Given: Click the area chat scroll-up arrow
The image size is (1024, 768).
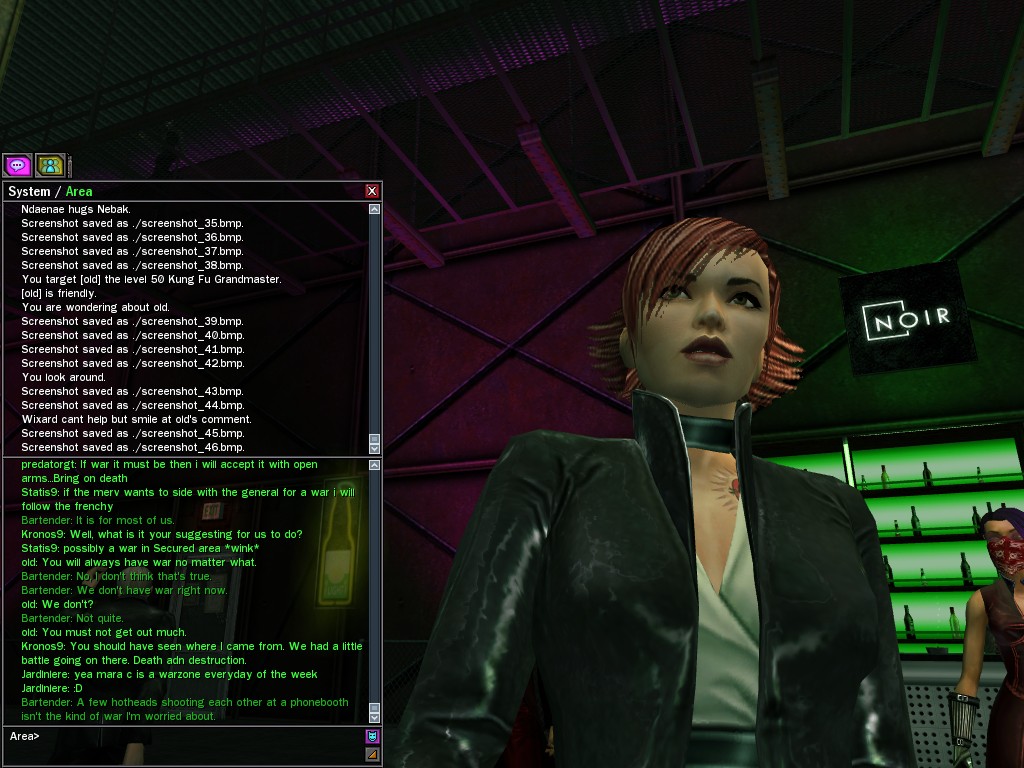Looking at the screenshot, I should tap(375, 465).
